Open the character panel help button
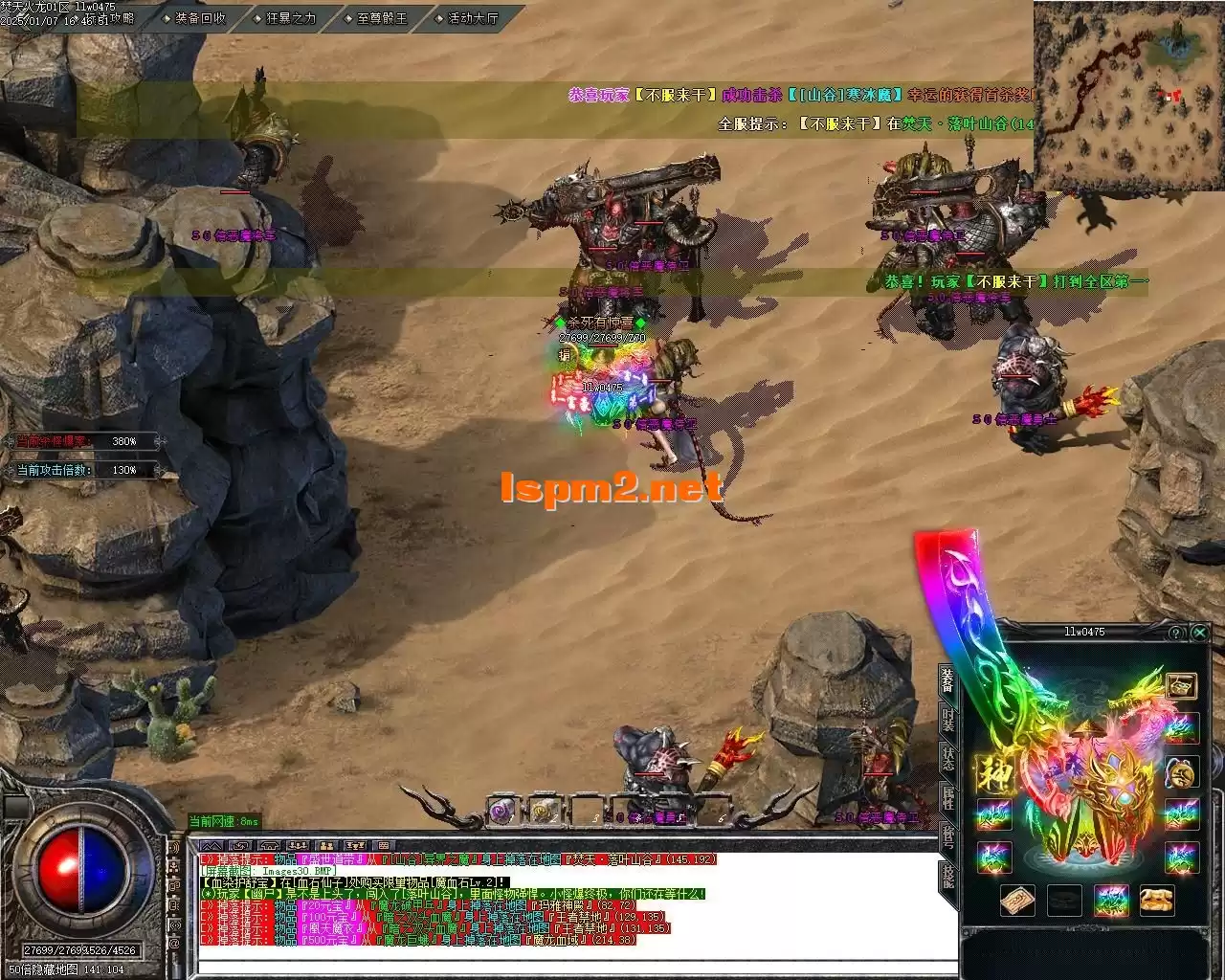The width and height of the screenshot is (1225, 980). 1175,633
